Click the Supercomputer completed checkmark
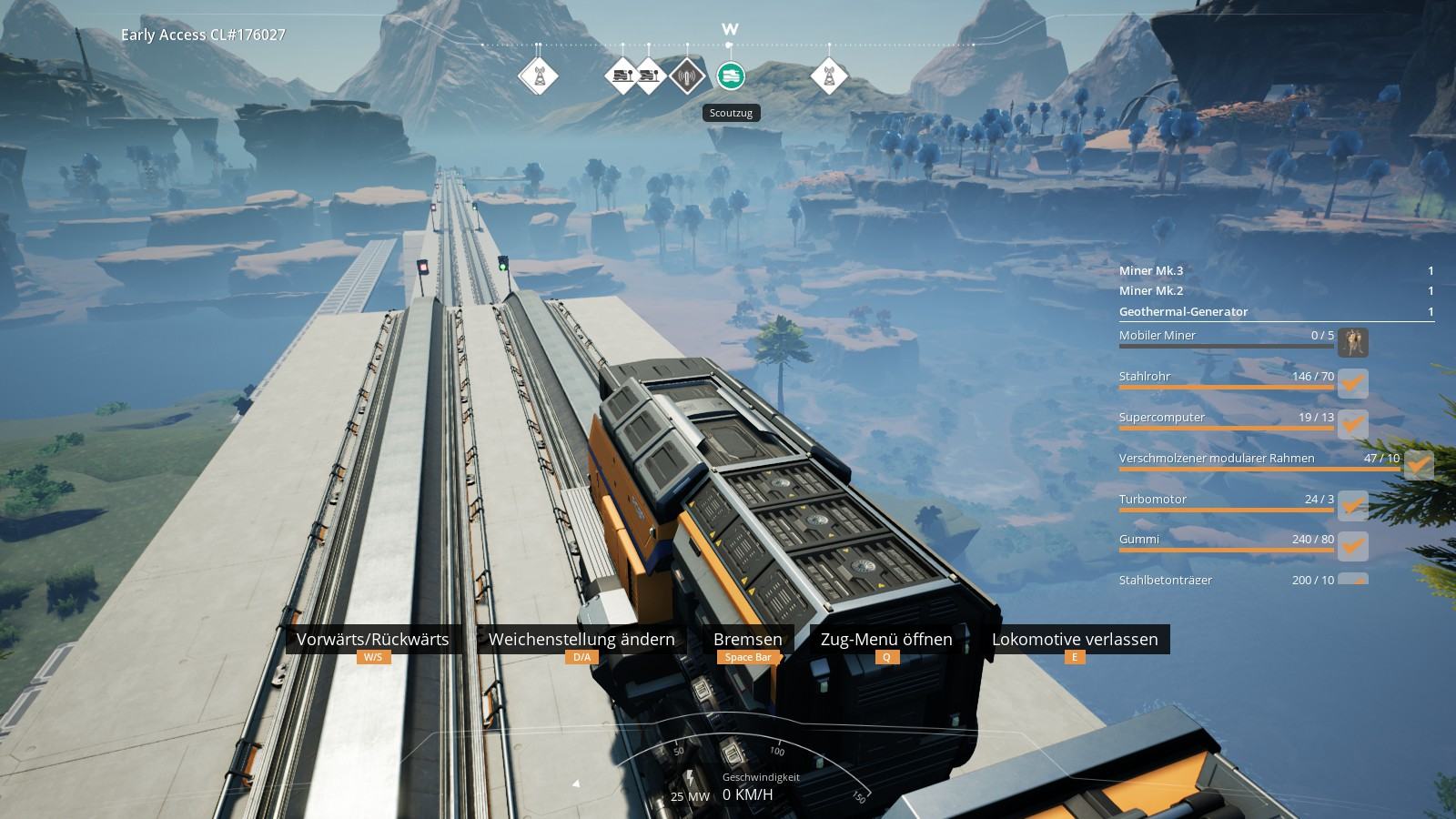1456x819 pixels. [1353, 424]
